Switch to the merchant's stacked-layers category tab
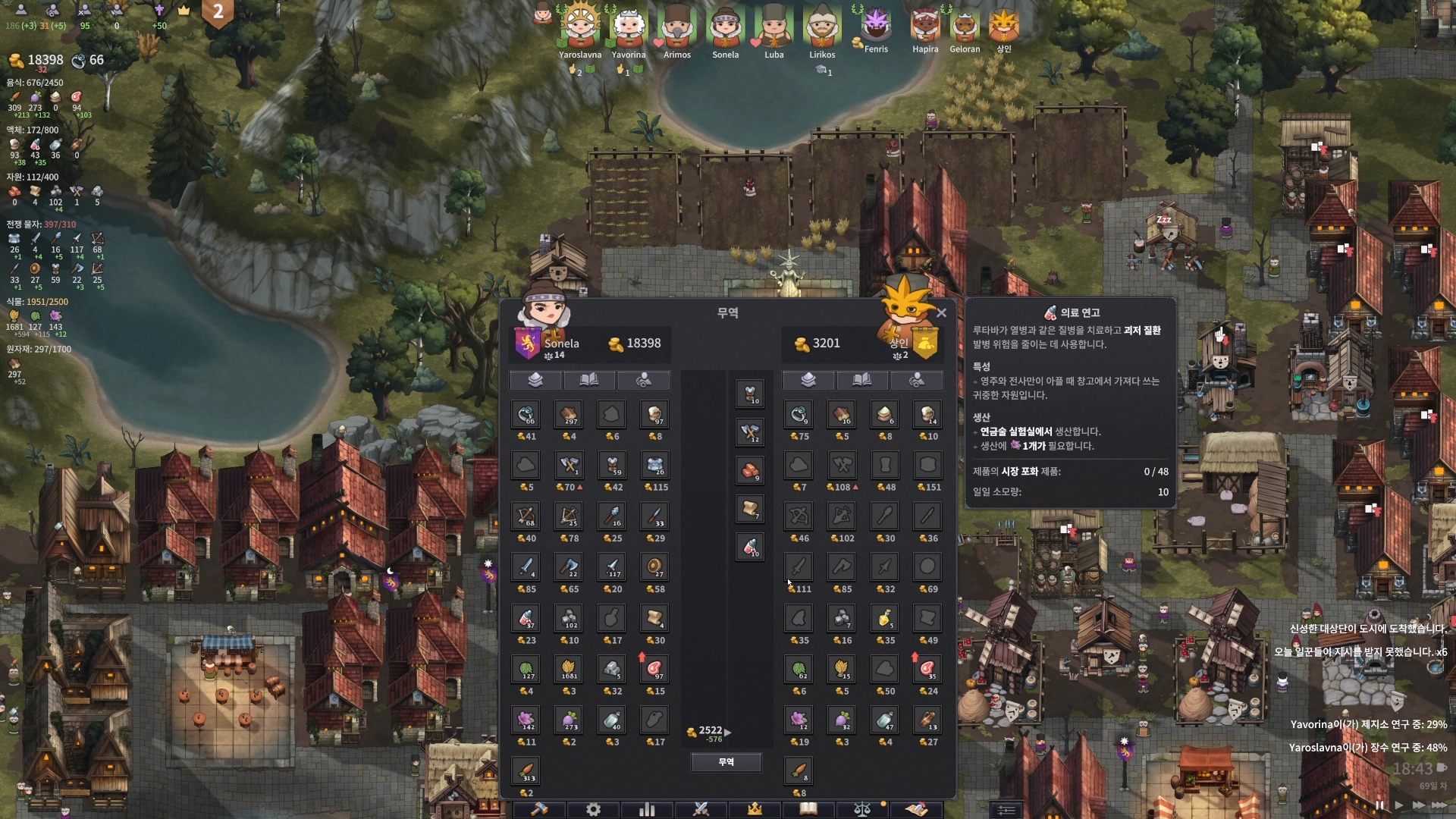Screen dimensions: 1456x819 coord(808,380)
